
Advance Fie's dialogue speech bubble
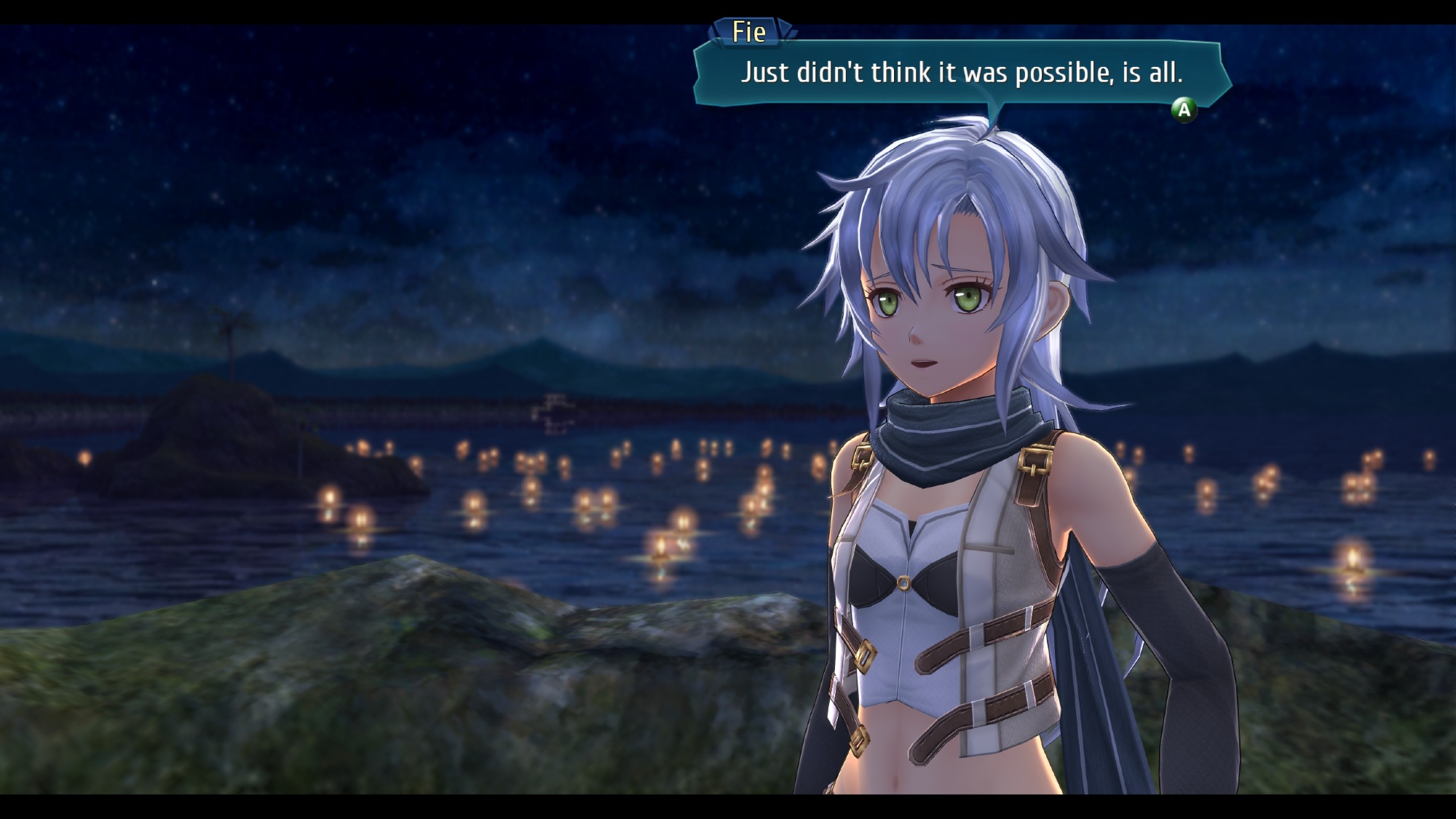click(x=1184, y=110)
